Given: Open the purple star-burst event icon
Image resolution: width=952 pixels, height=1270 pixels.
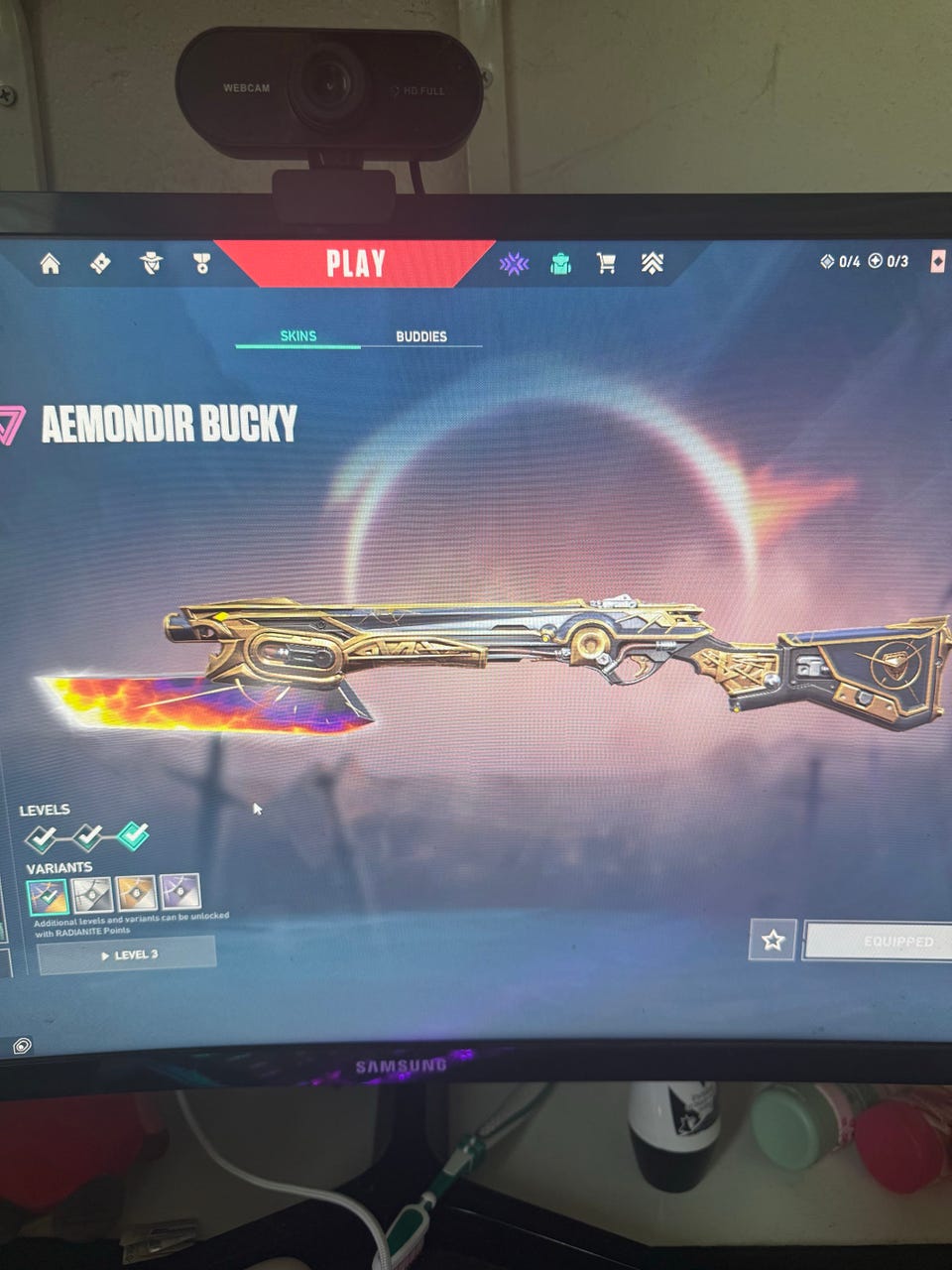Looking at the screenshot, I should tap(514, 263).
